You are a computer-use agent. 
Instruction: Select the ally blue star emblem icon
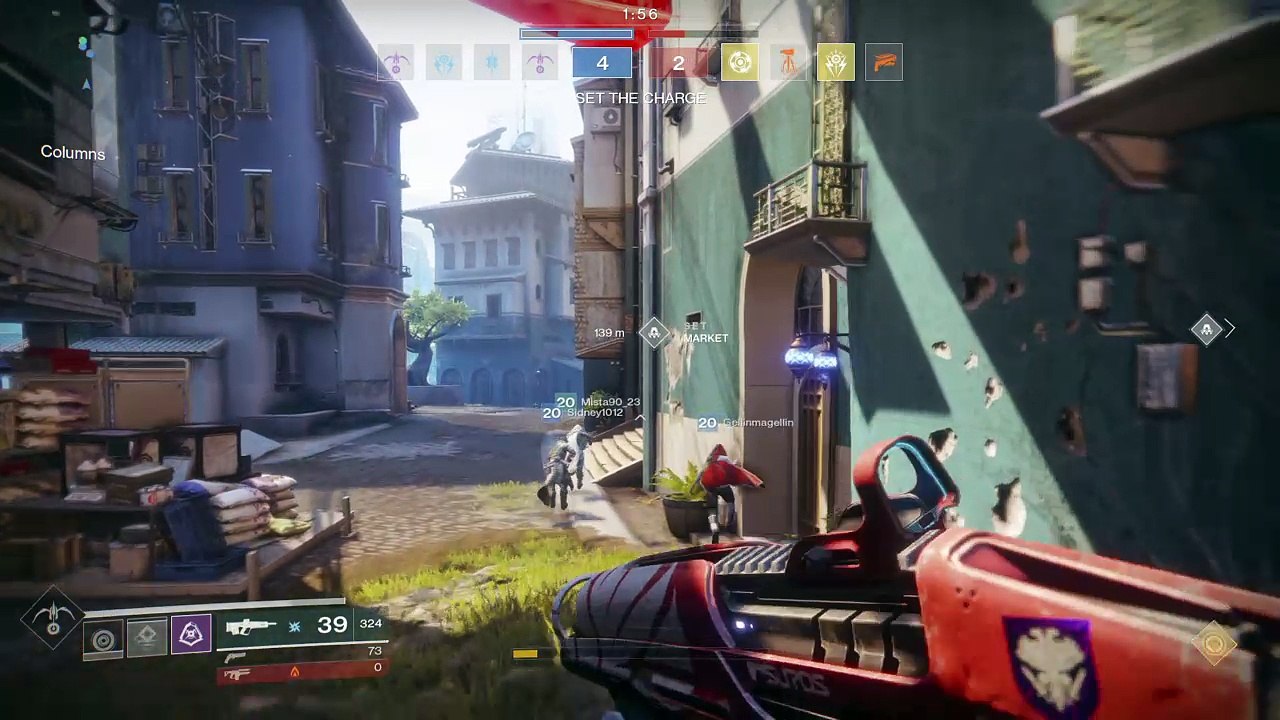[492, 63]
